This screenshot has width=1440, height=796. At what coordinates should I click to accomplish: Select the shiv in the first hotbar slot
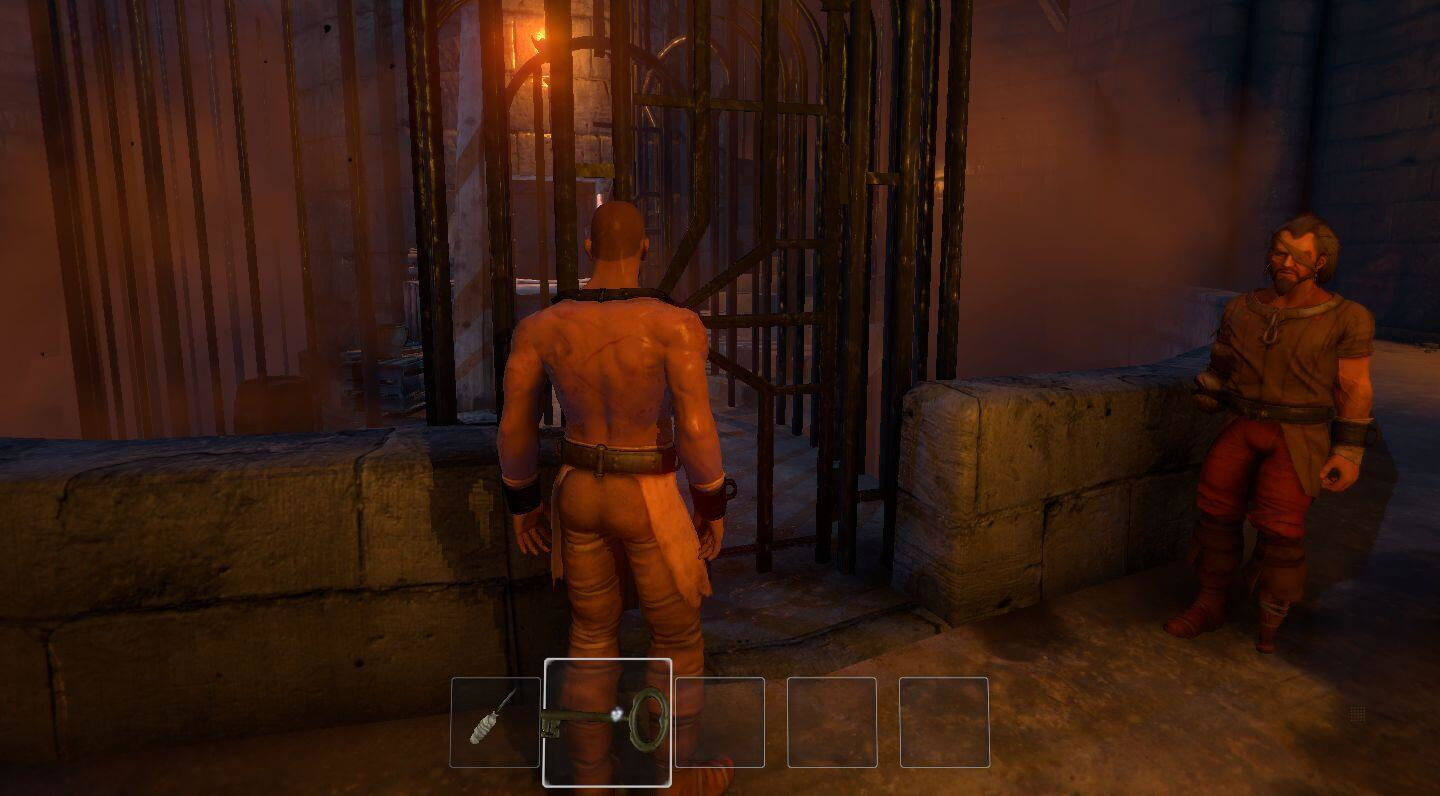(496, 722)
